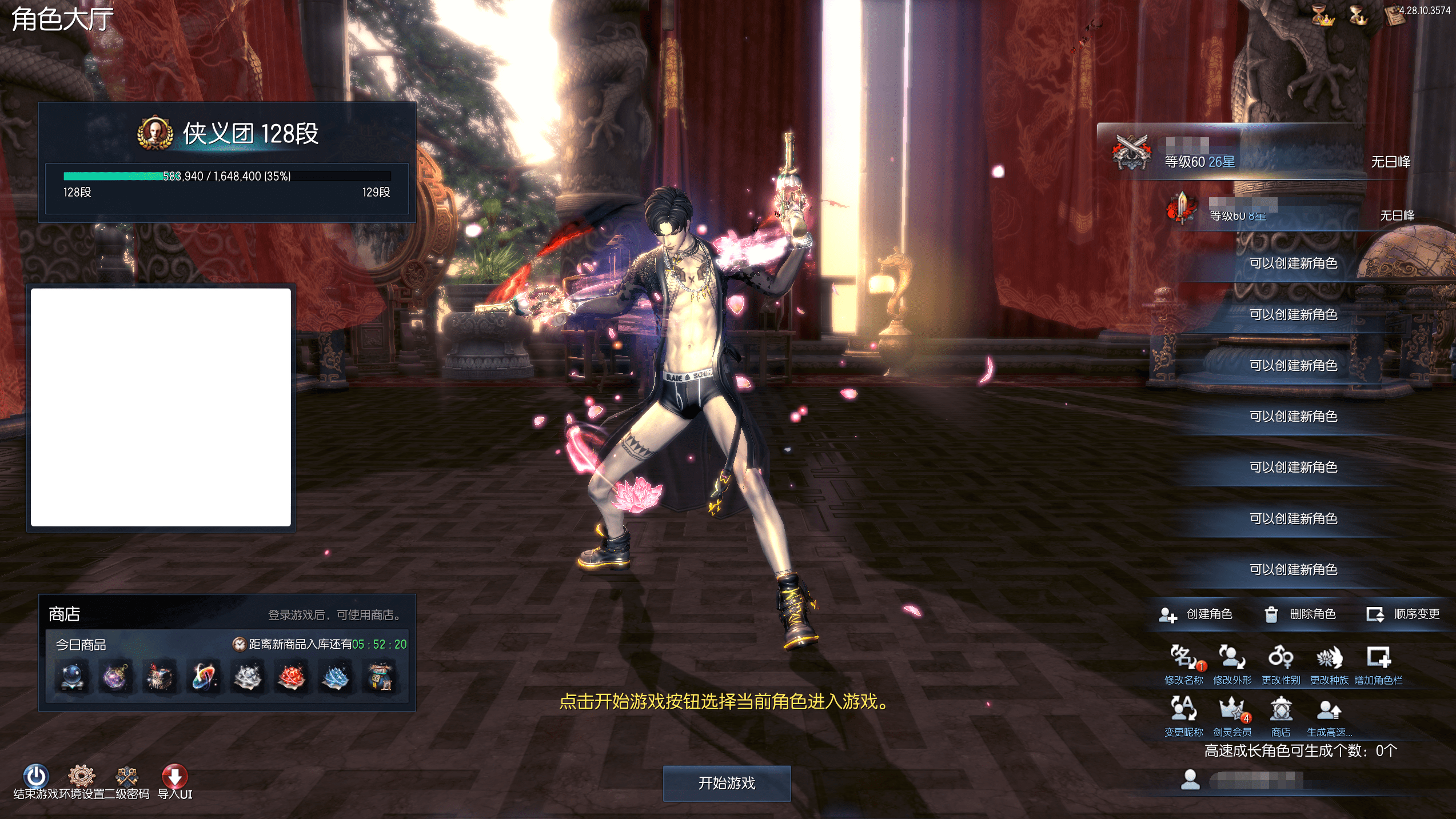Screen dimensions: 1456x819
Task: Open the 商店 shop icon with the lantern
Action: click(x=1281, y=710)
